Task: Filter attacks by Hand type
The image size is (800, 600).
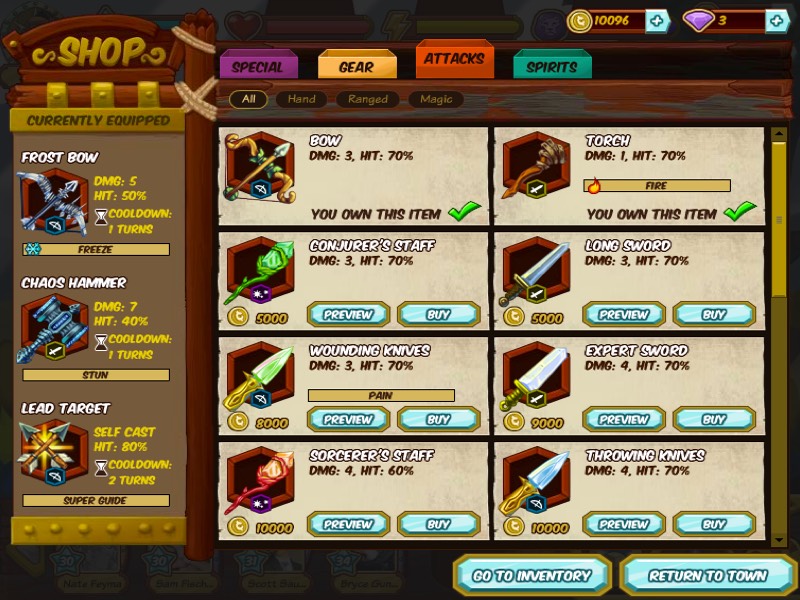Action: 301,99
